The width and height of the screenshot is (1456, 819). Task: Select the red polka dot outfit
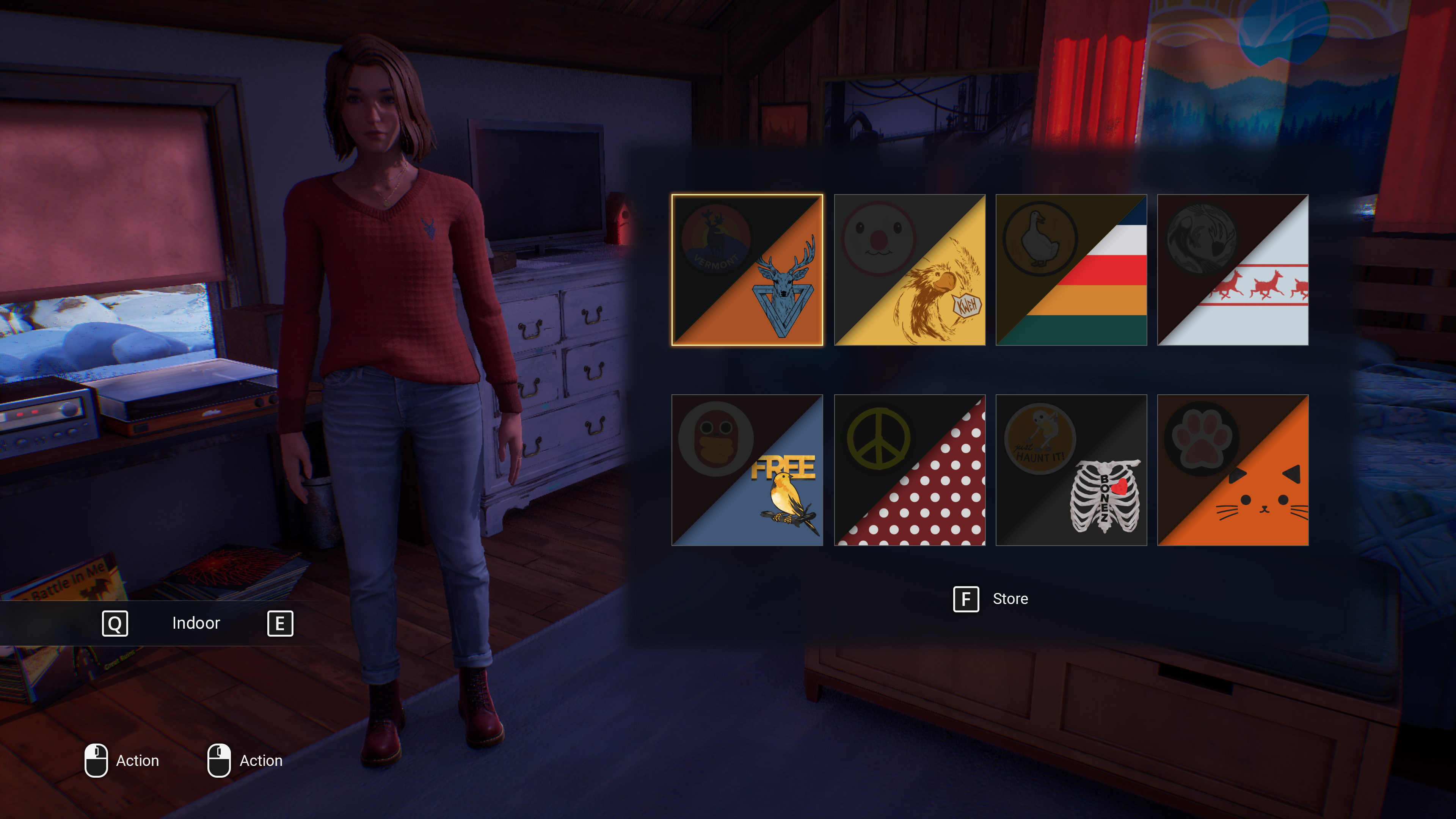(910, 470)
